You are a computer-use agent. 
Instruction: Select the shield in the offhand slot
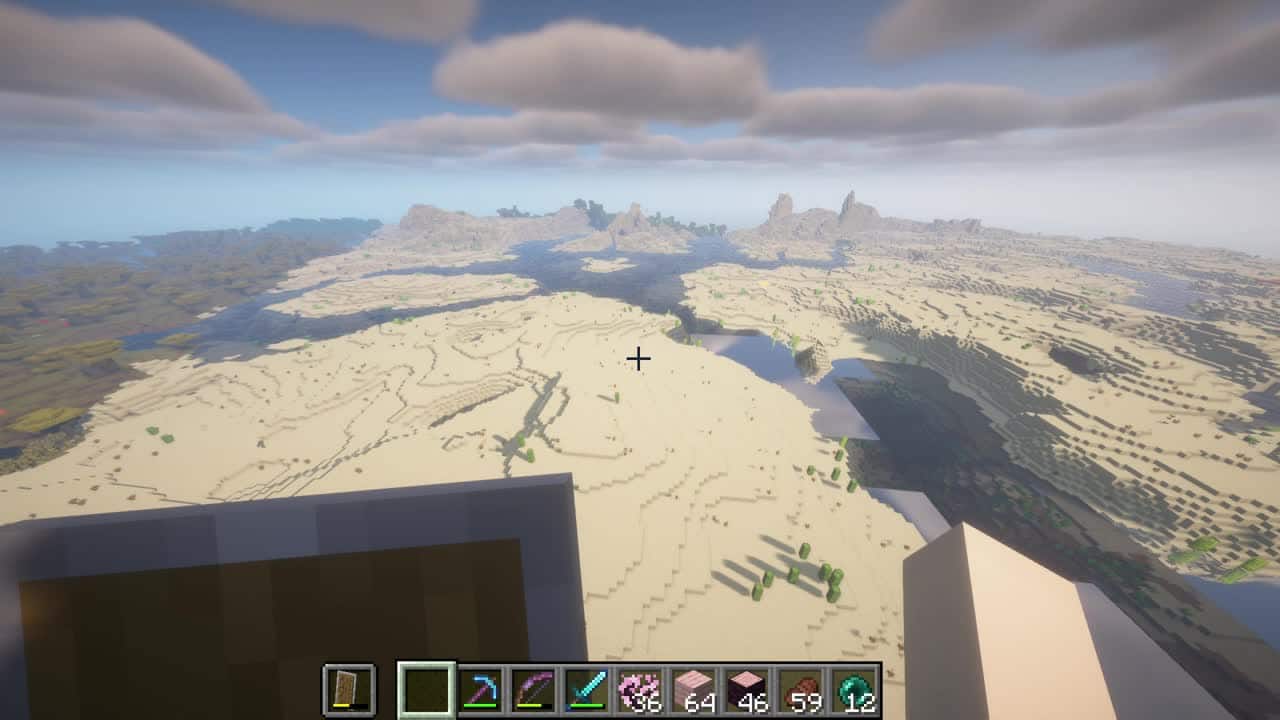[349, 689]
